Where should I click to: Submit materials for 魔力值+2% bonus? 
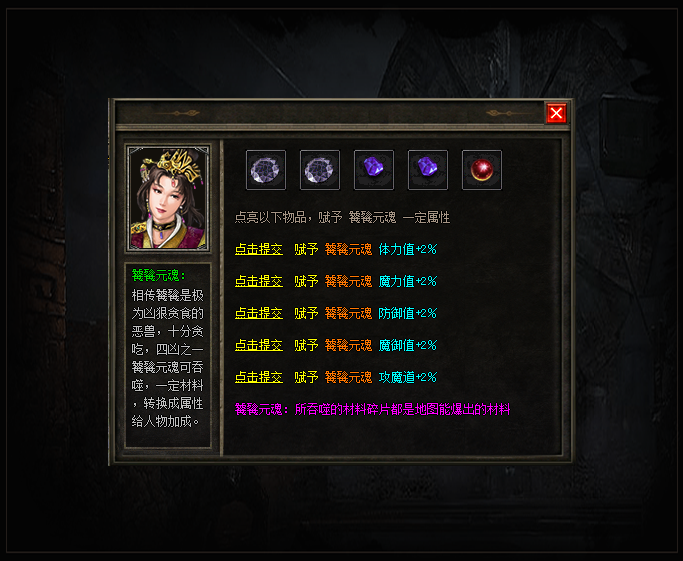pyautogui.click(x=259, y=281)
